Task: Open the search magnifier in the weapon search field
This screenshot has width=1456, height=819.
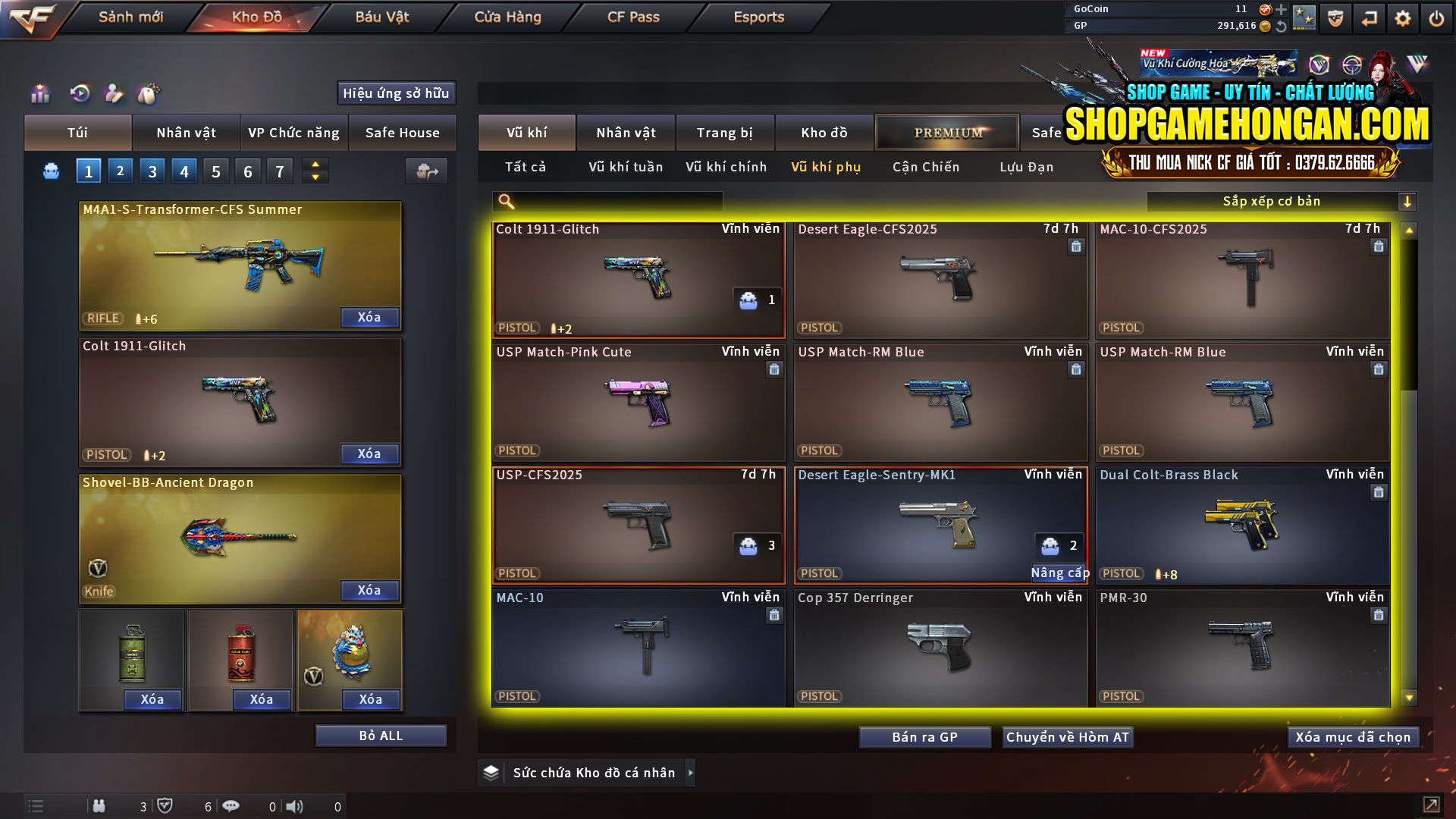Action: pos(504,201)
